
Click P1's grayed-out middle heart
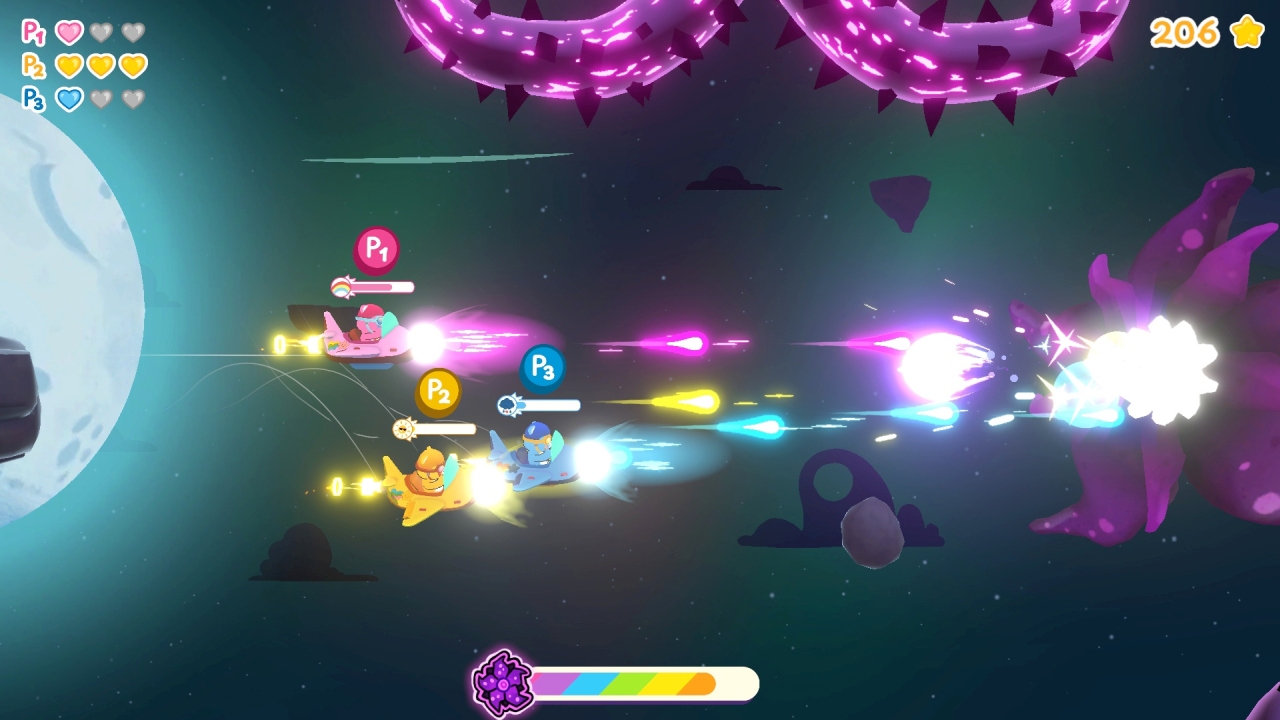click(x=101, y=31)
